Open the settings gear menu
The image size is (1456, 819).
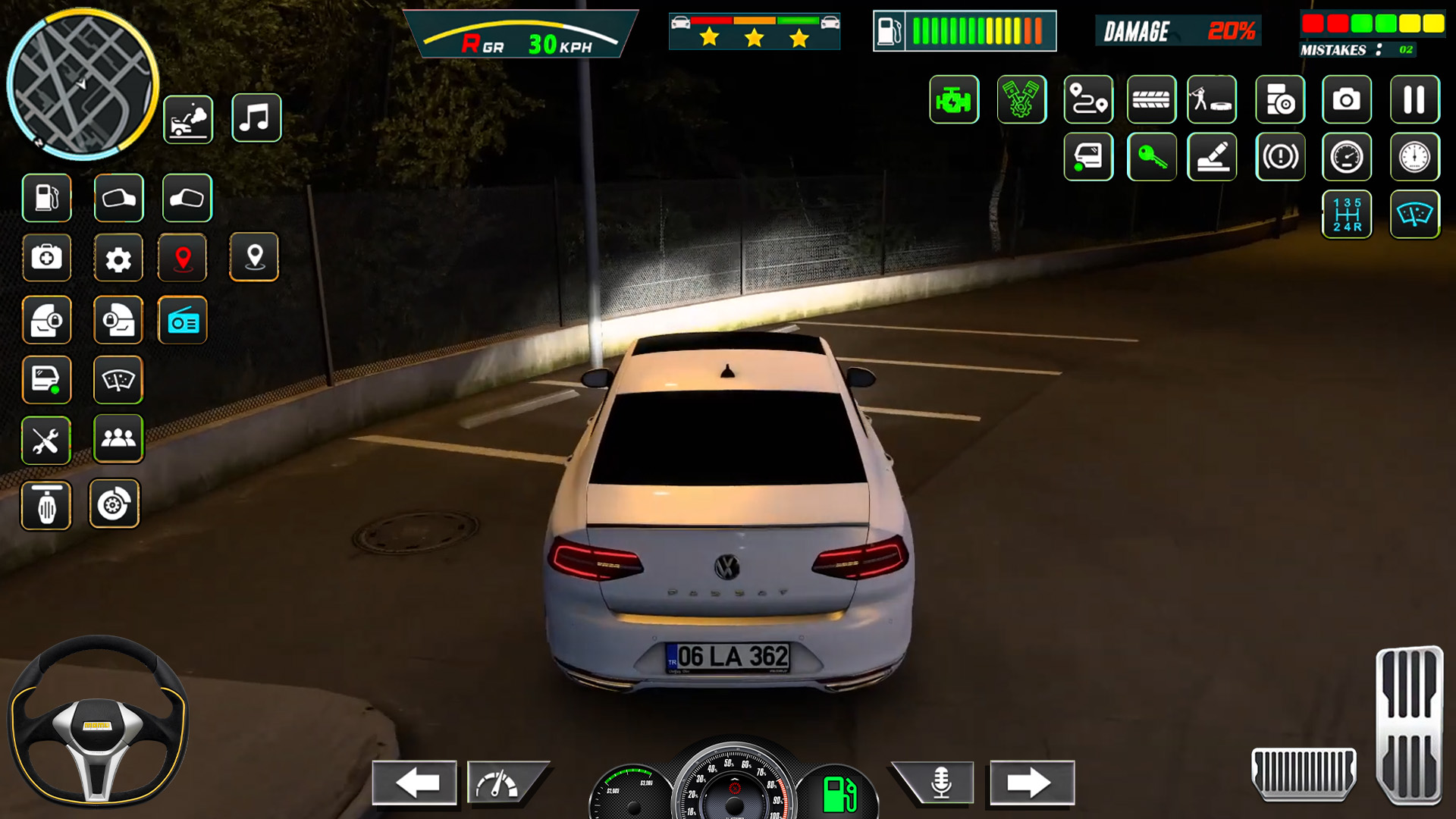click(x=118, y=258)
